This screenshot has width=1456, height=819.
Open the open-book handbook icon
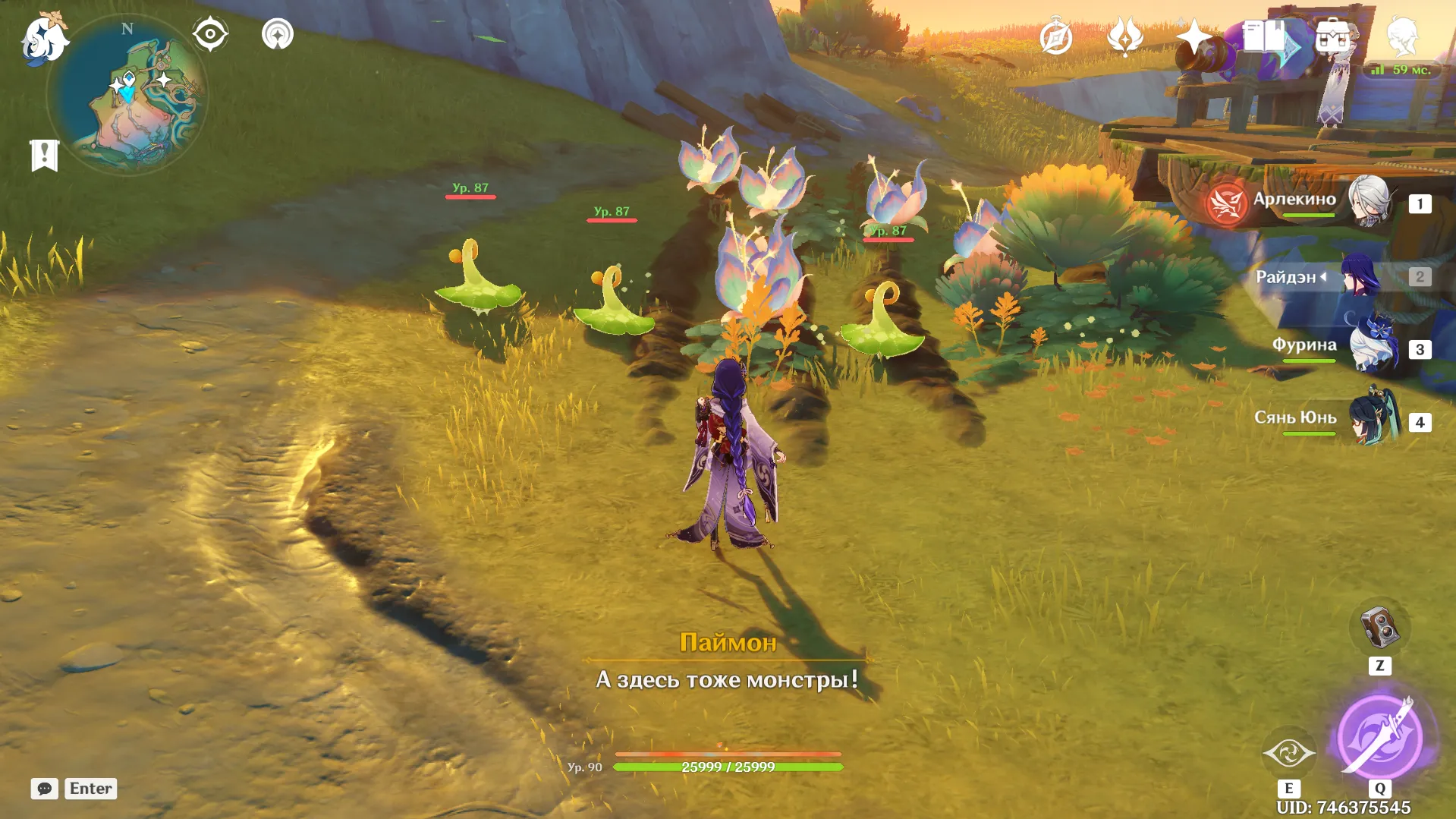coord(1263,37)
